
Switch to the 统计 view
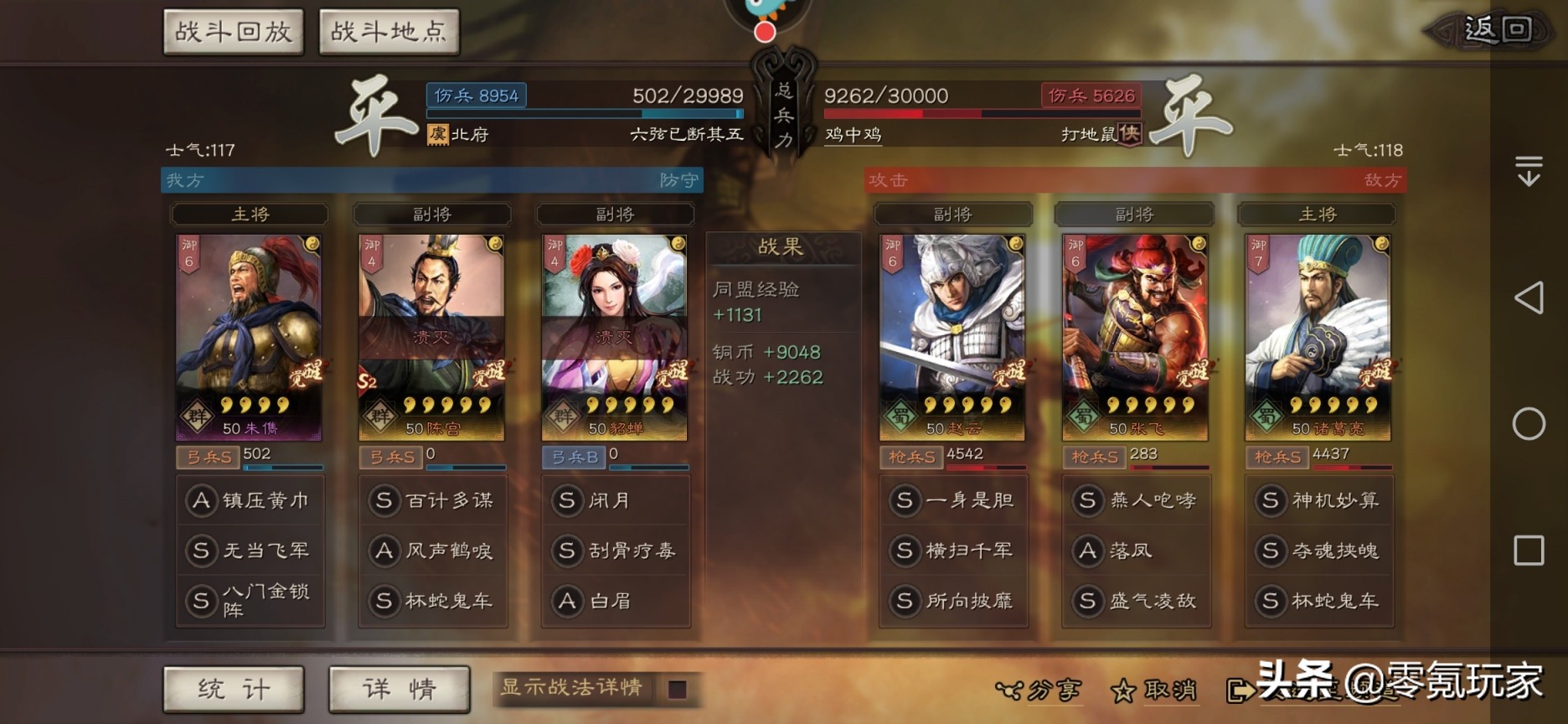(x=234, y=689)
